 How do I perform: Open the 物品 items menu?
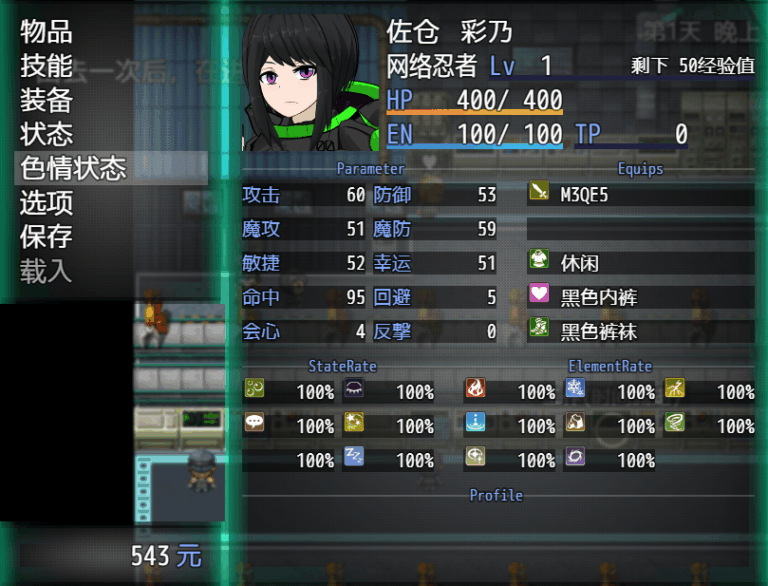[x=47, y=32]
